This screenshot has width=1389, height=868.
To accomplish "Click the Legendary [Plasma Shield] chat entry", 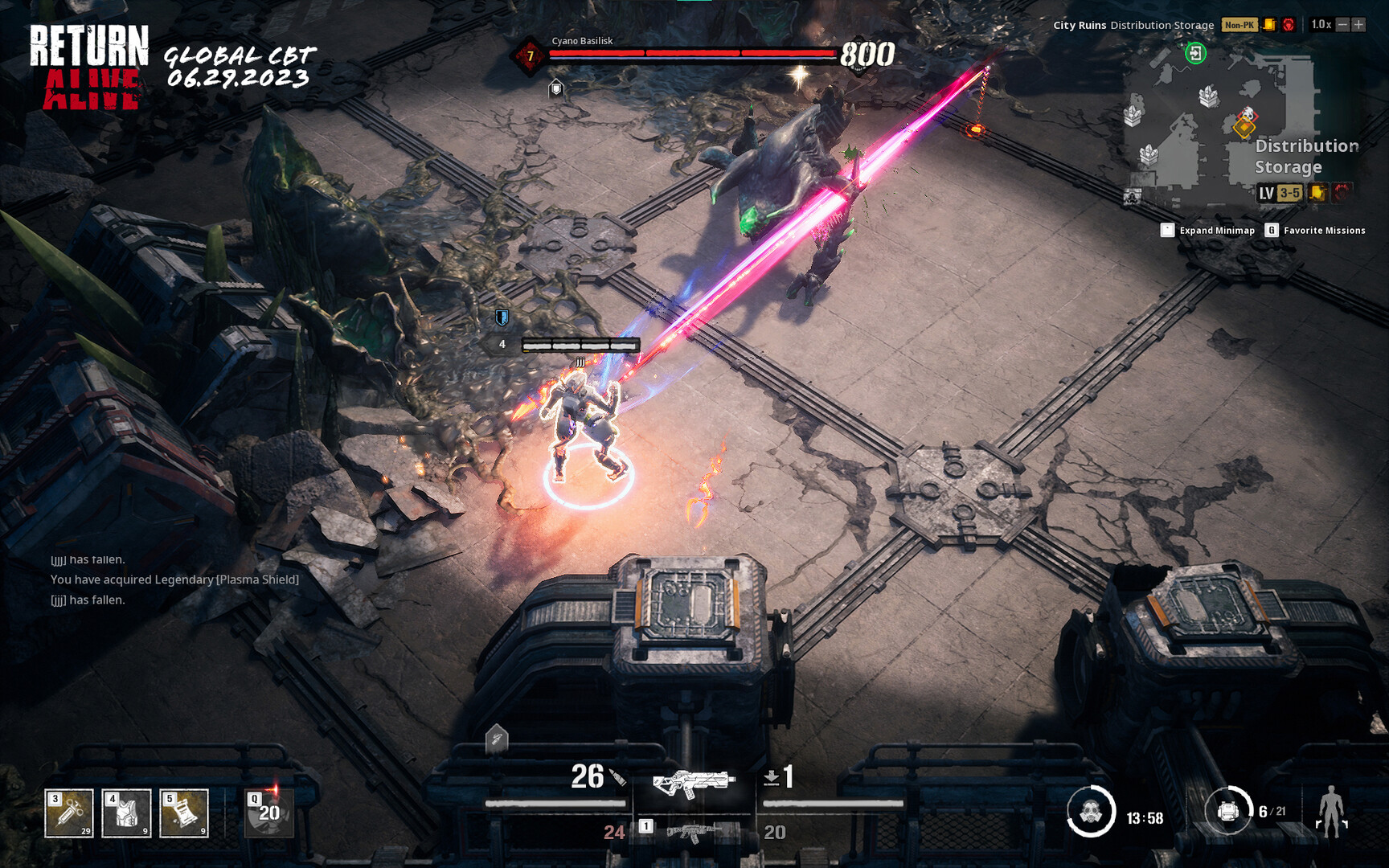I will 174,579.
